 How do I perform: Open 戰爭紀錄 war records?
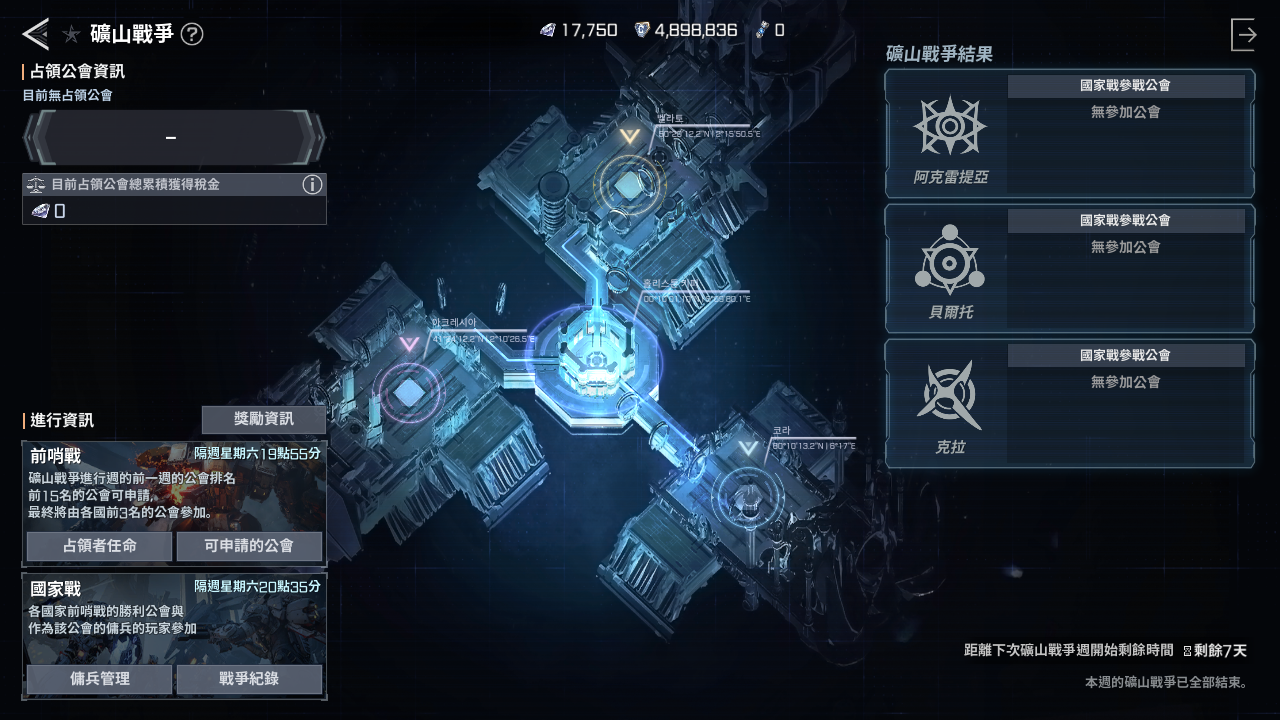click(x=249, y=679)
